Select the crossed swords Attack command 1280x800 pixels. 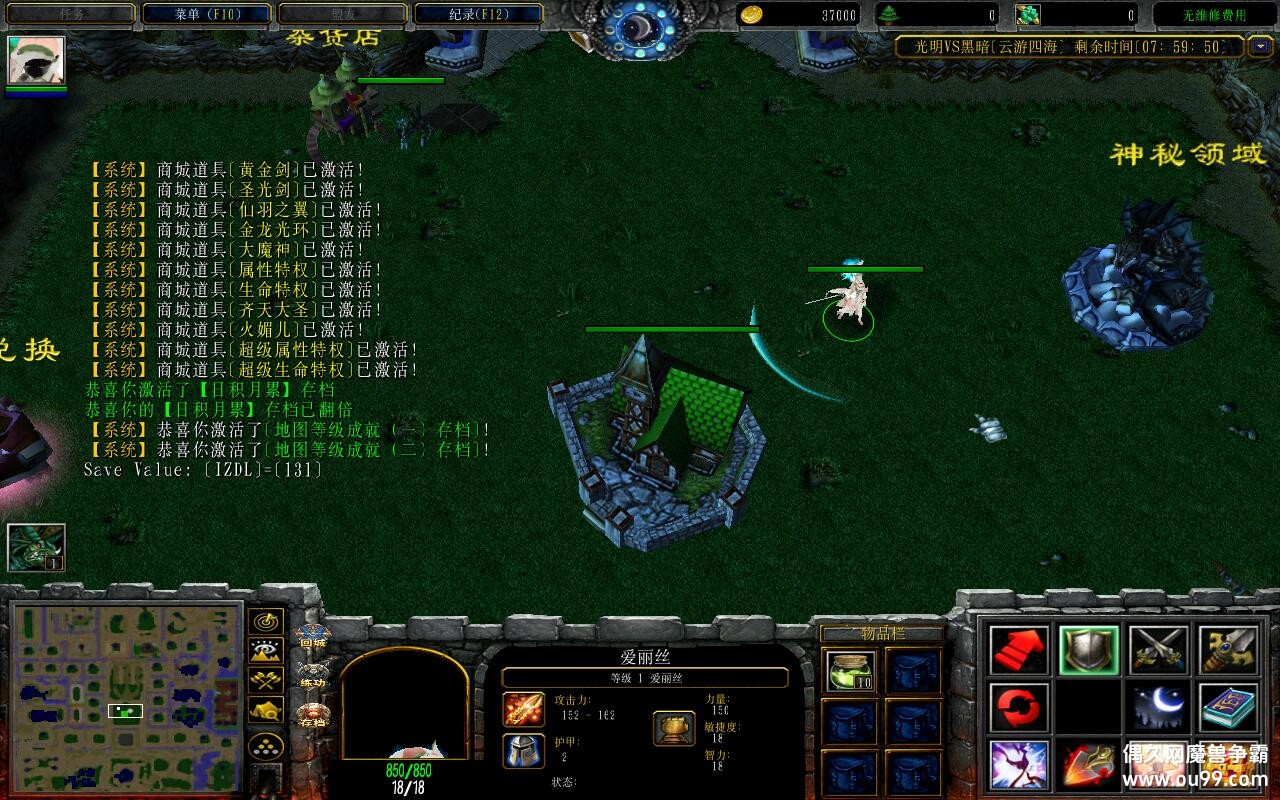pos(1159,650)
